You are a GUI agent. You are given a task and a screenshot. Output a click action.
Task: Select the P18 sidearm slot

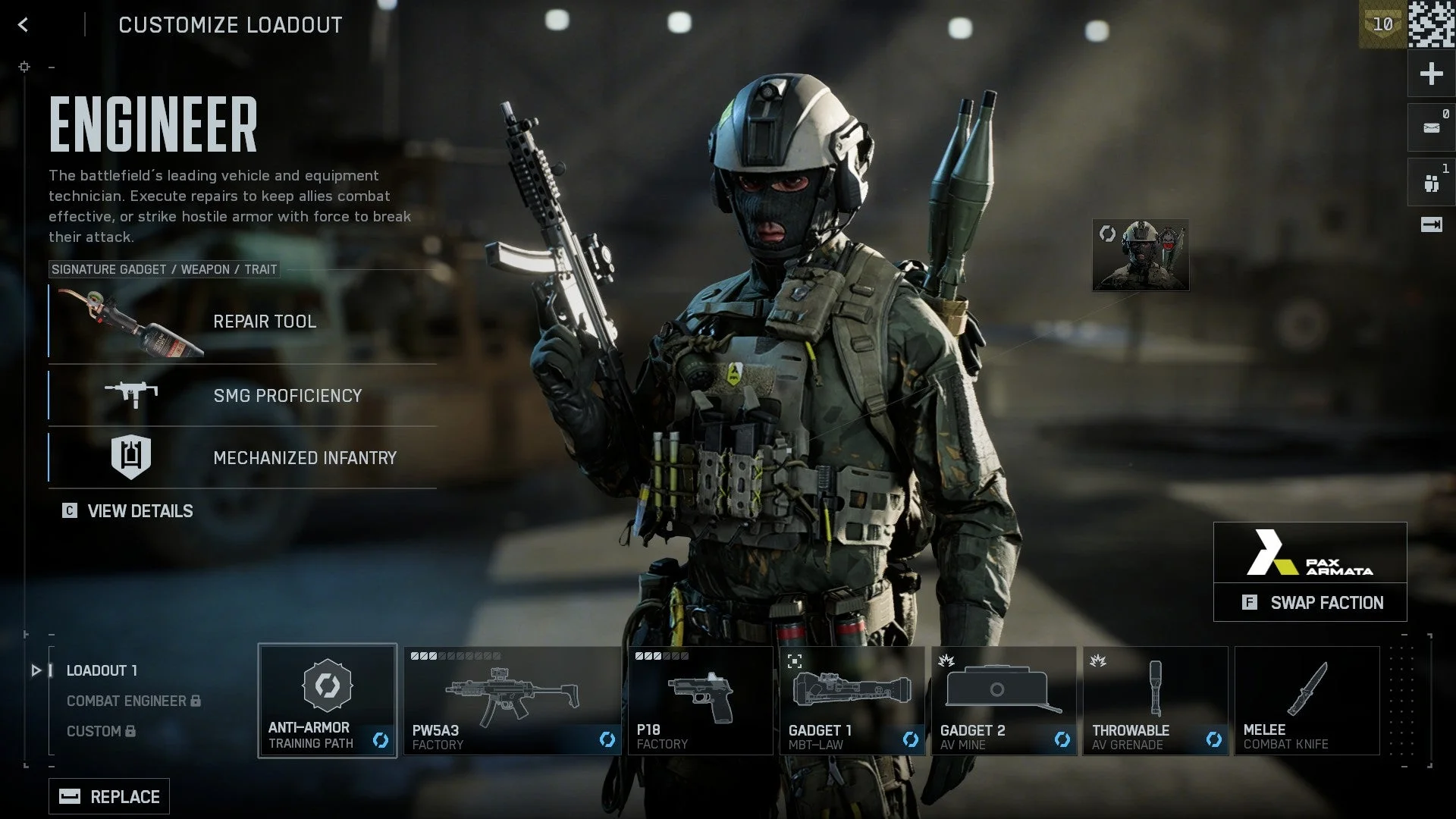(699, 700)
